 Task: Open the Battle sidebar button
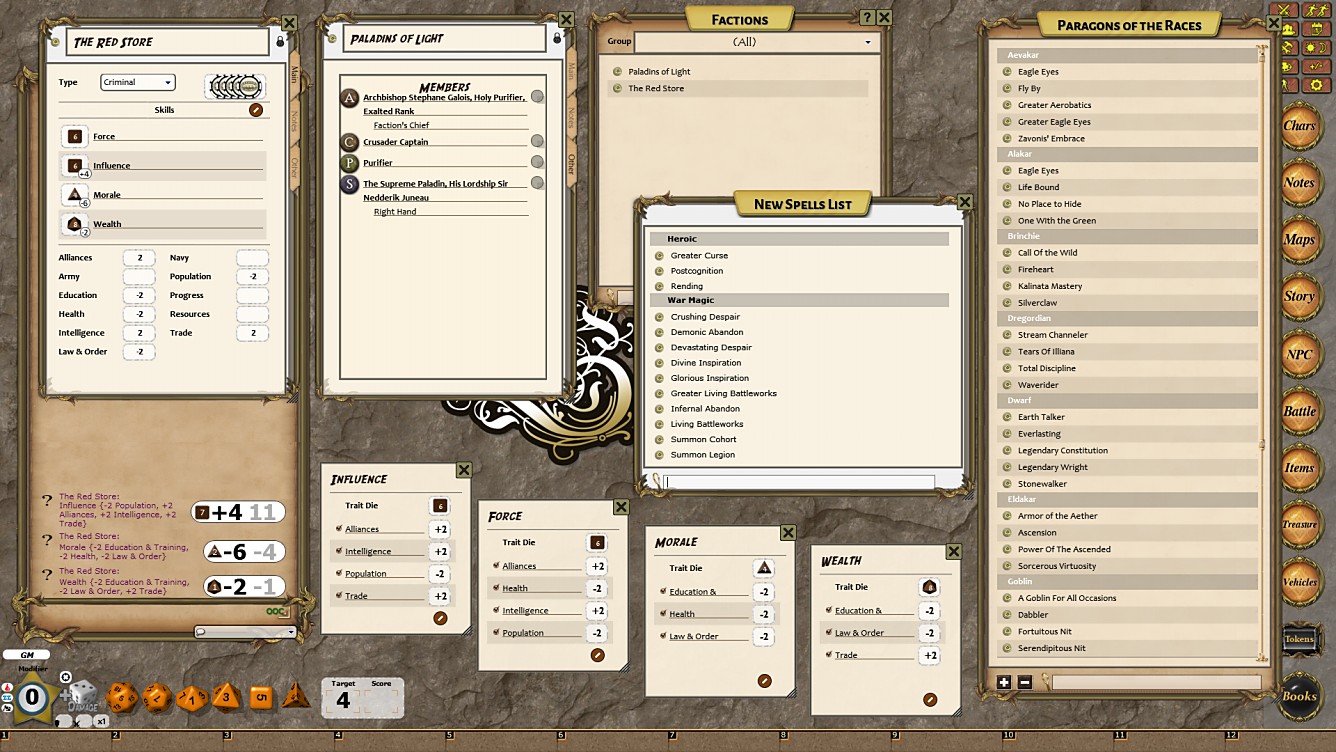pyautogui.click(x=1301, y=411)
